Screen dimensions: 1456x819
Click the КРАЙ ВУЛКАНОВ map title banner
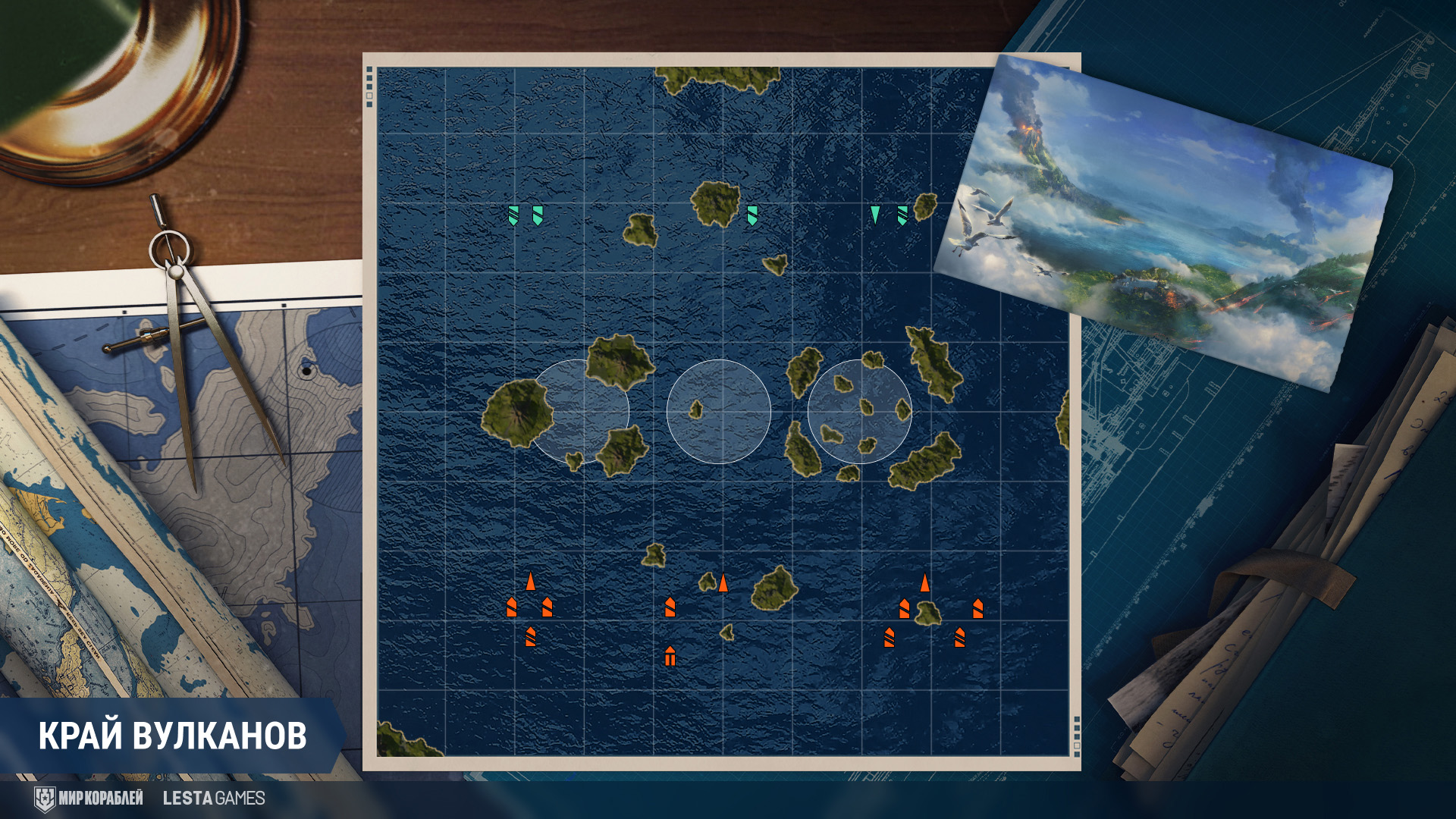pos(172,736)
